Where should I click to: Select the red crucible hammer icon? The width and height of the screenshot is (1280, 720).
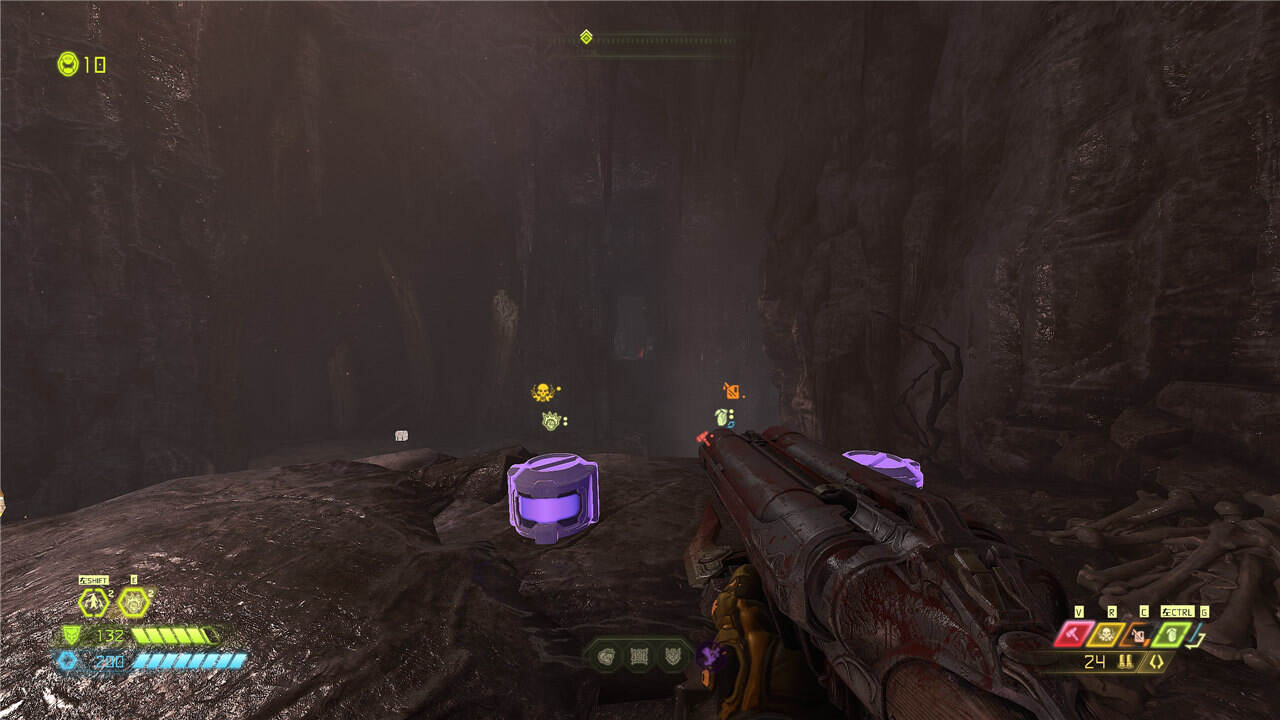coord(1073,634)
